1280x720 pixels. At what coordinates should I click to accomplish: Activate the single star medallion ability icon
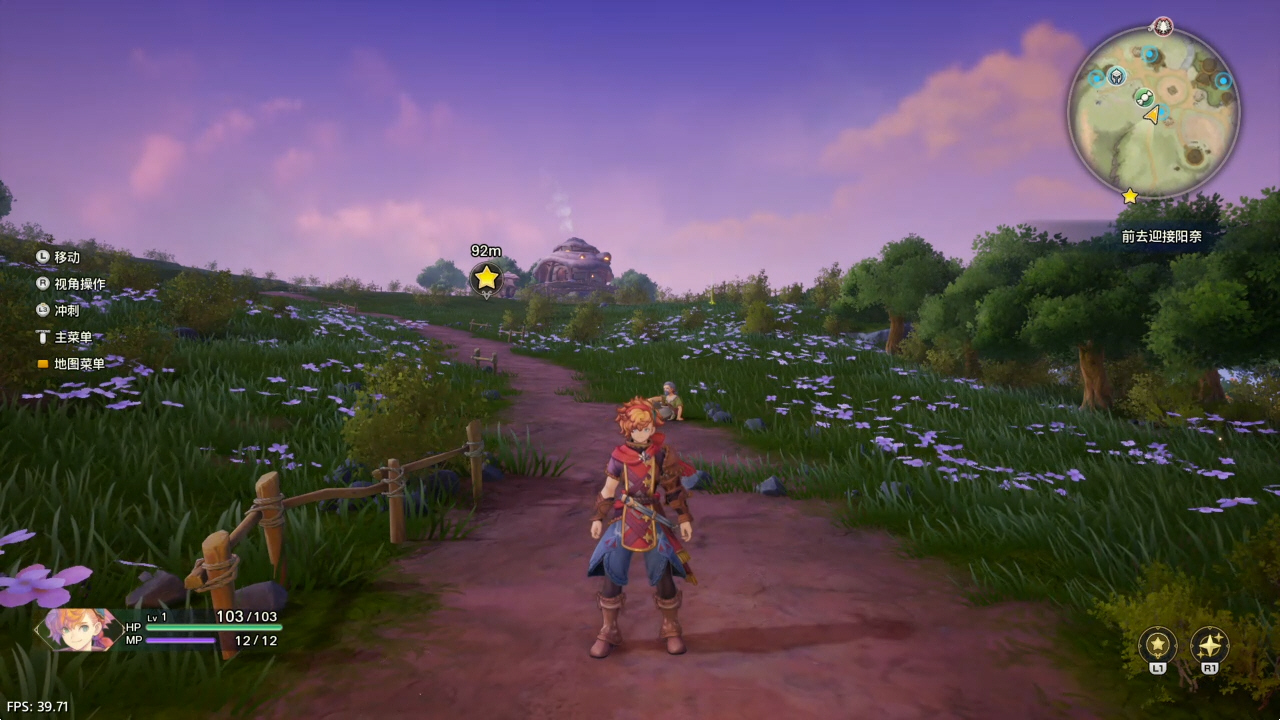click(x=1157, y=645)
